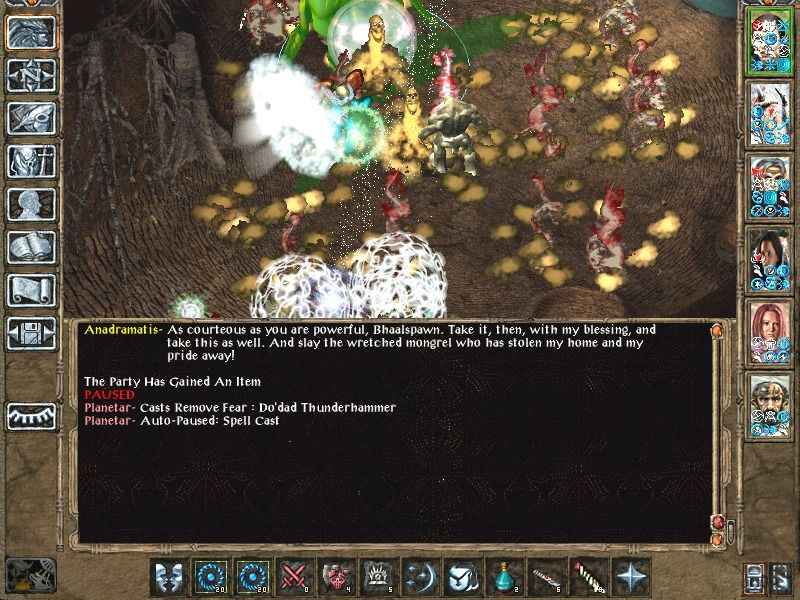
Task: Open the priest scroll from the sidebar
Action: (x=31, y=290)
